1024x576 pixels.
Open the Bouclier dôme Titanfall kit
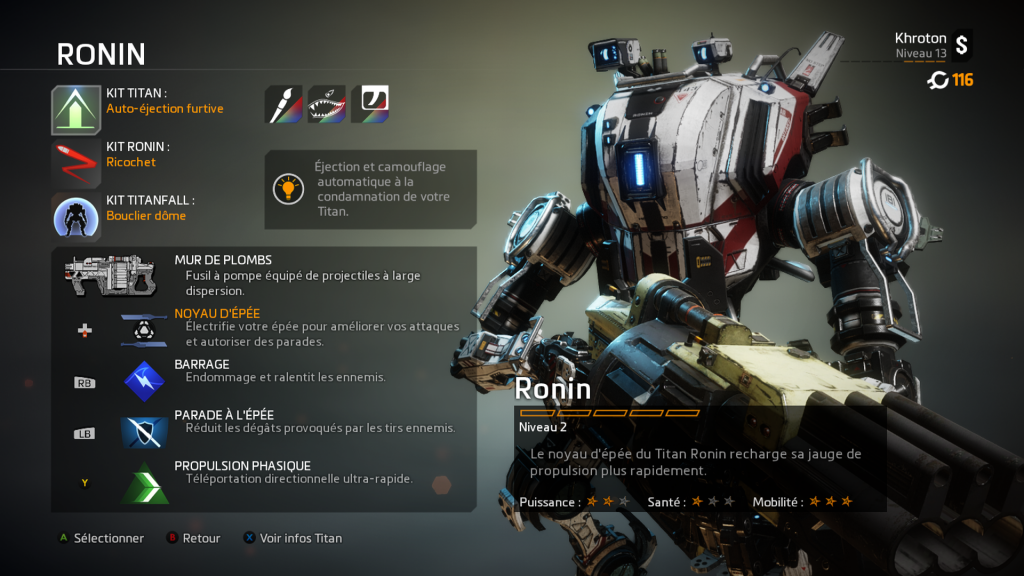[x=77, y=216]
